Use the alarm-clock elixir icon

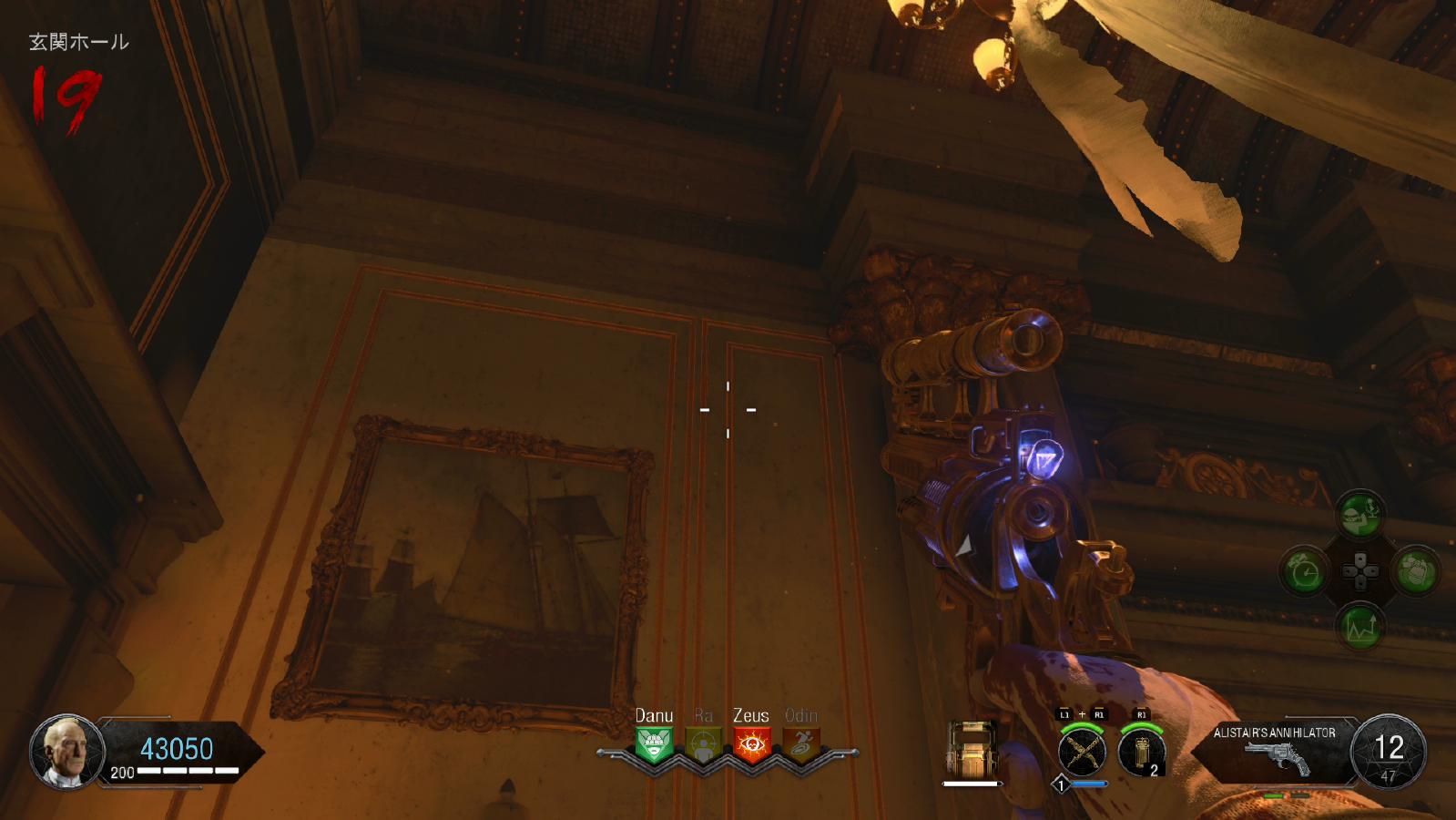(x=1306, y=572)
